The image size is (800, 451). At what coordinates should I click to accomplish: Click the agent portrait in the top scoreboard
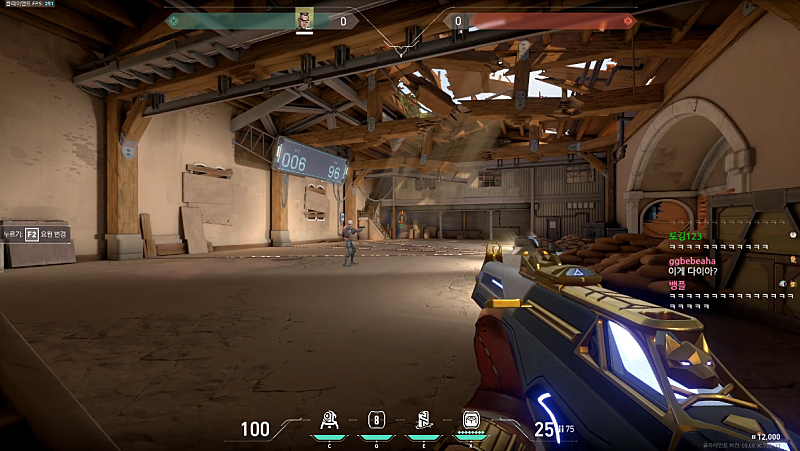click(304, 19)
